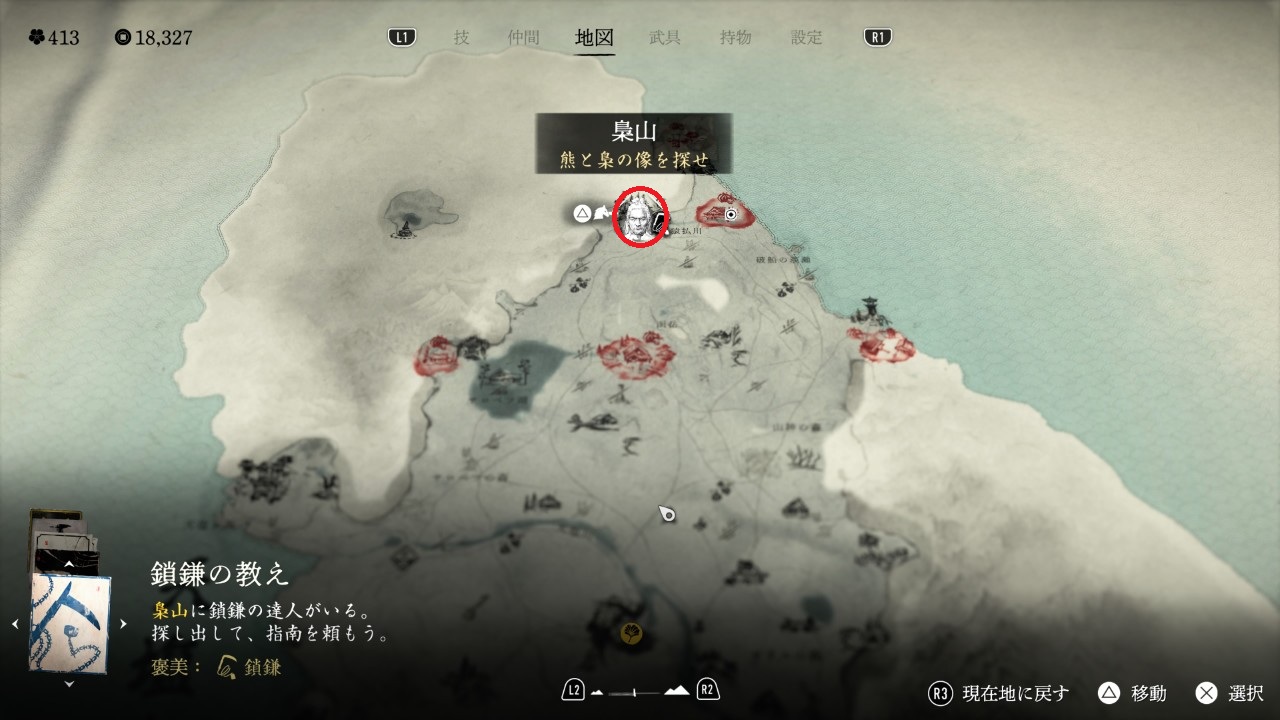
Task: Go to the 設定 settings tab
Action: pos(807,38)
